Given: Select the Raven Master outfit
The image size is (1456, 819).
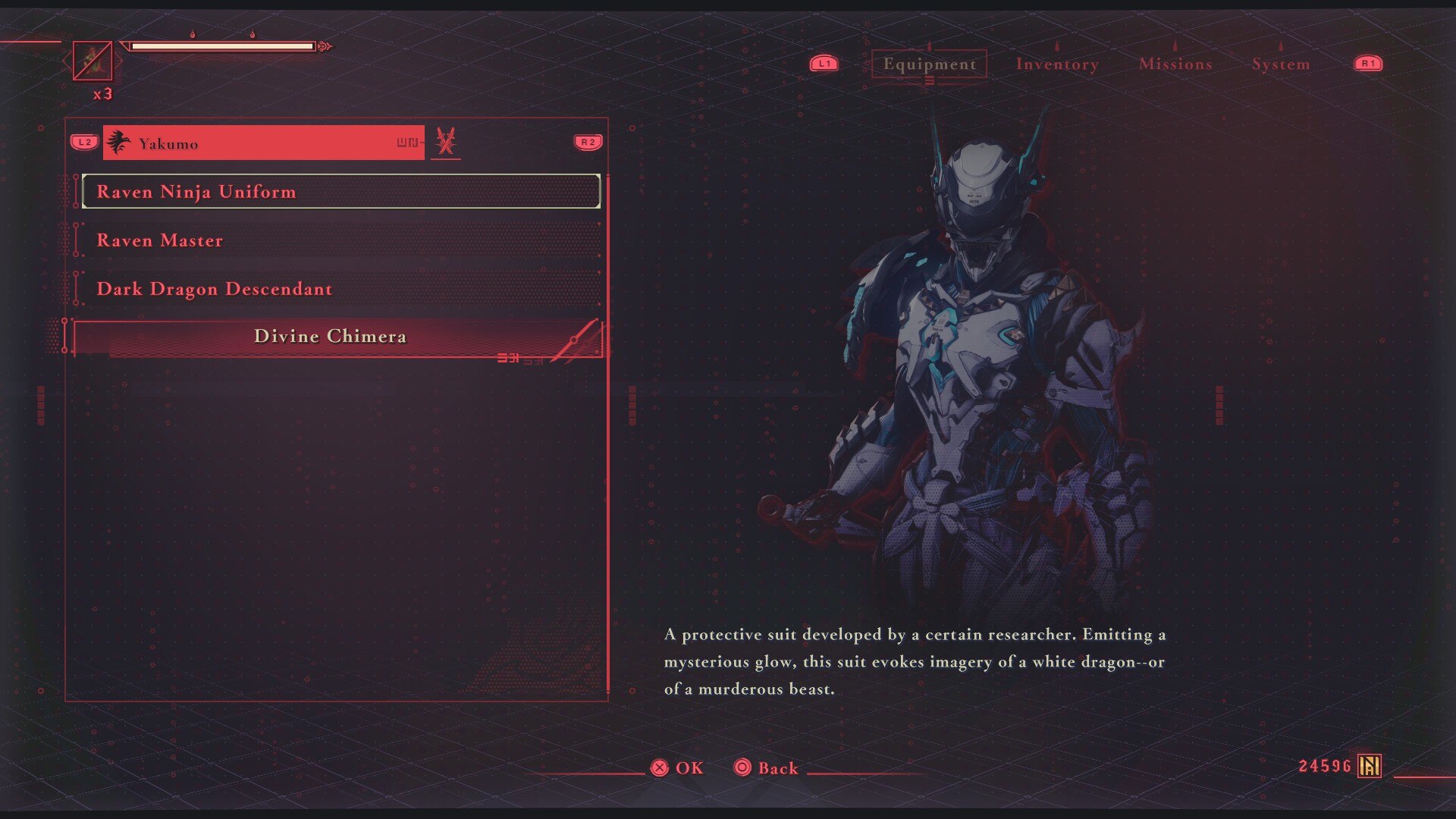Looking at the screenshot, I should [341, 240].
